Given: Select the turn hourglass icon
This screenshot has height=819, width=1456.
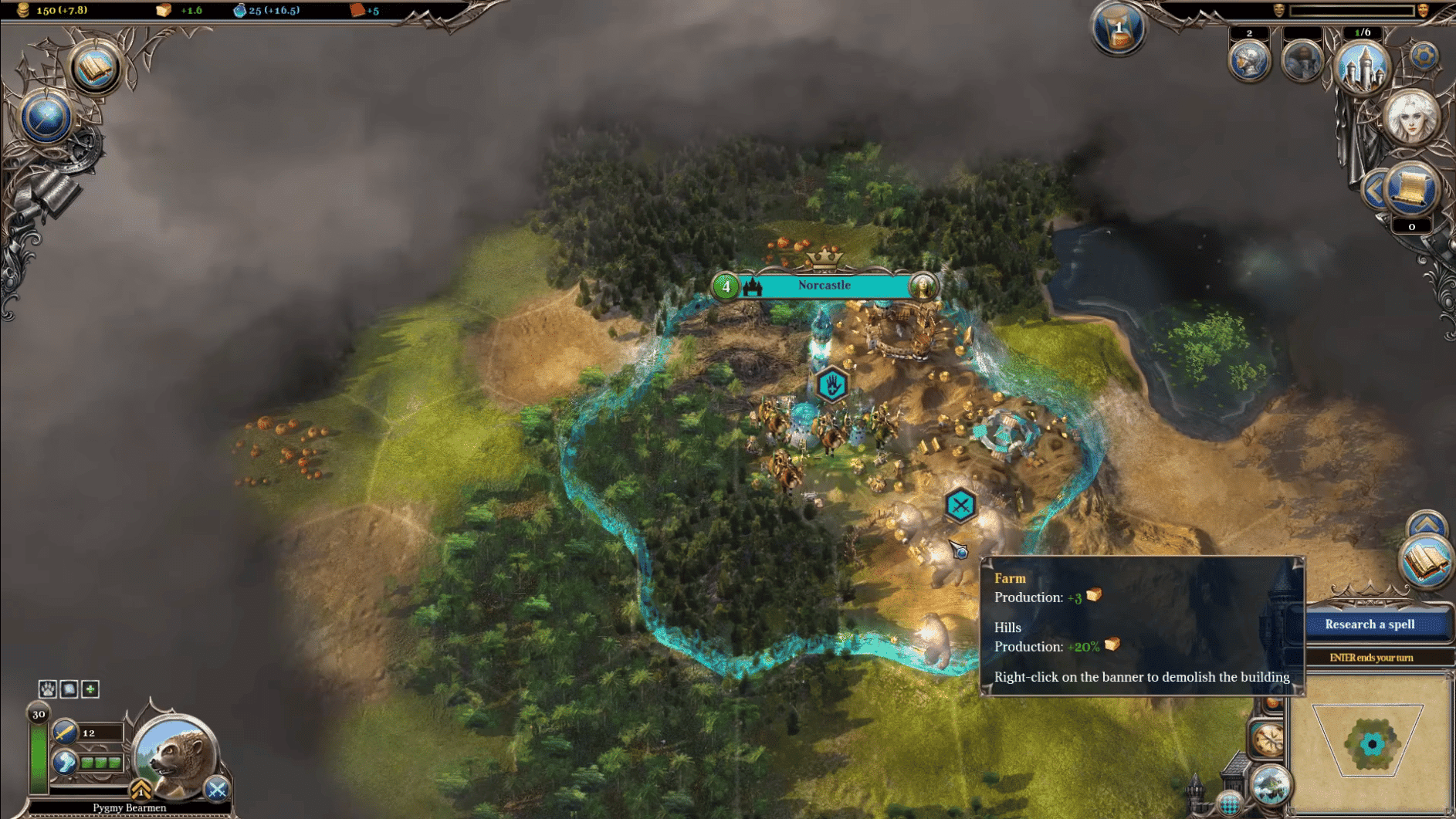Looking at the screenshot, I should coord(1117,29).
